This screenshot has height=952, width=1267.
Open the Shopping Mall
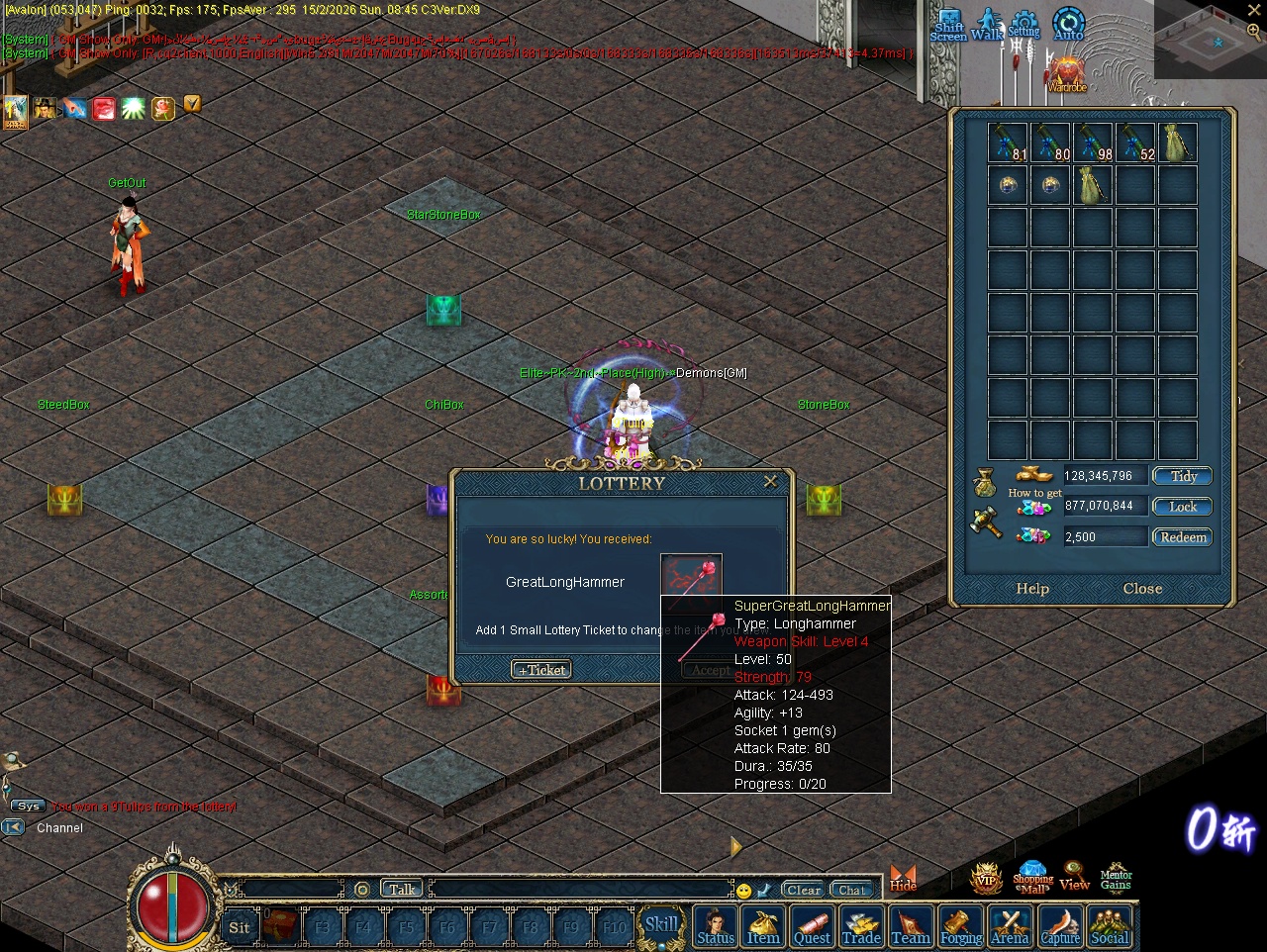click(1032, 877)
